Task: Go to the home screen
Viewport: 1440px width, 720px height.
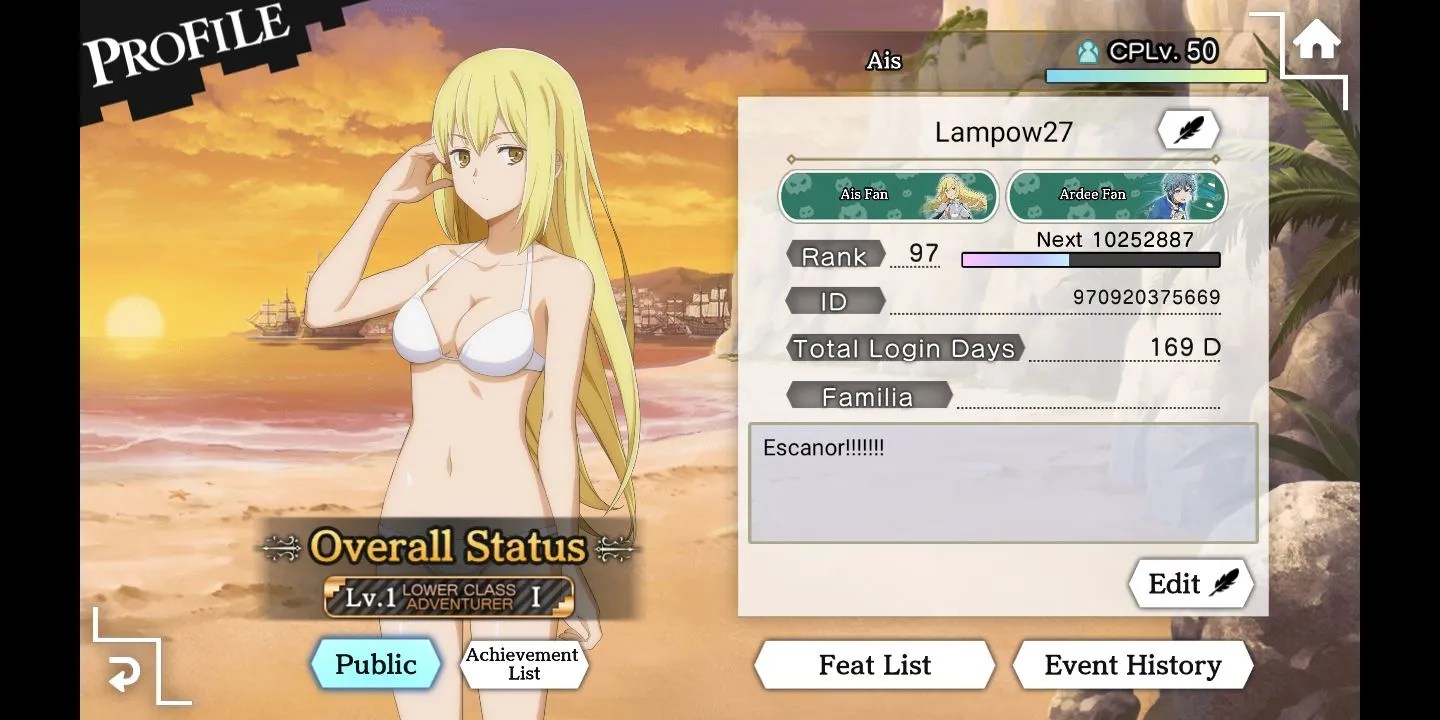Action: tap(1316, 42)
